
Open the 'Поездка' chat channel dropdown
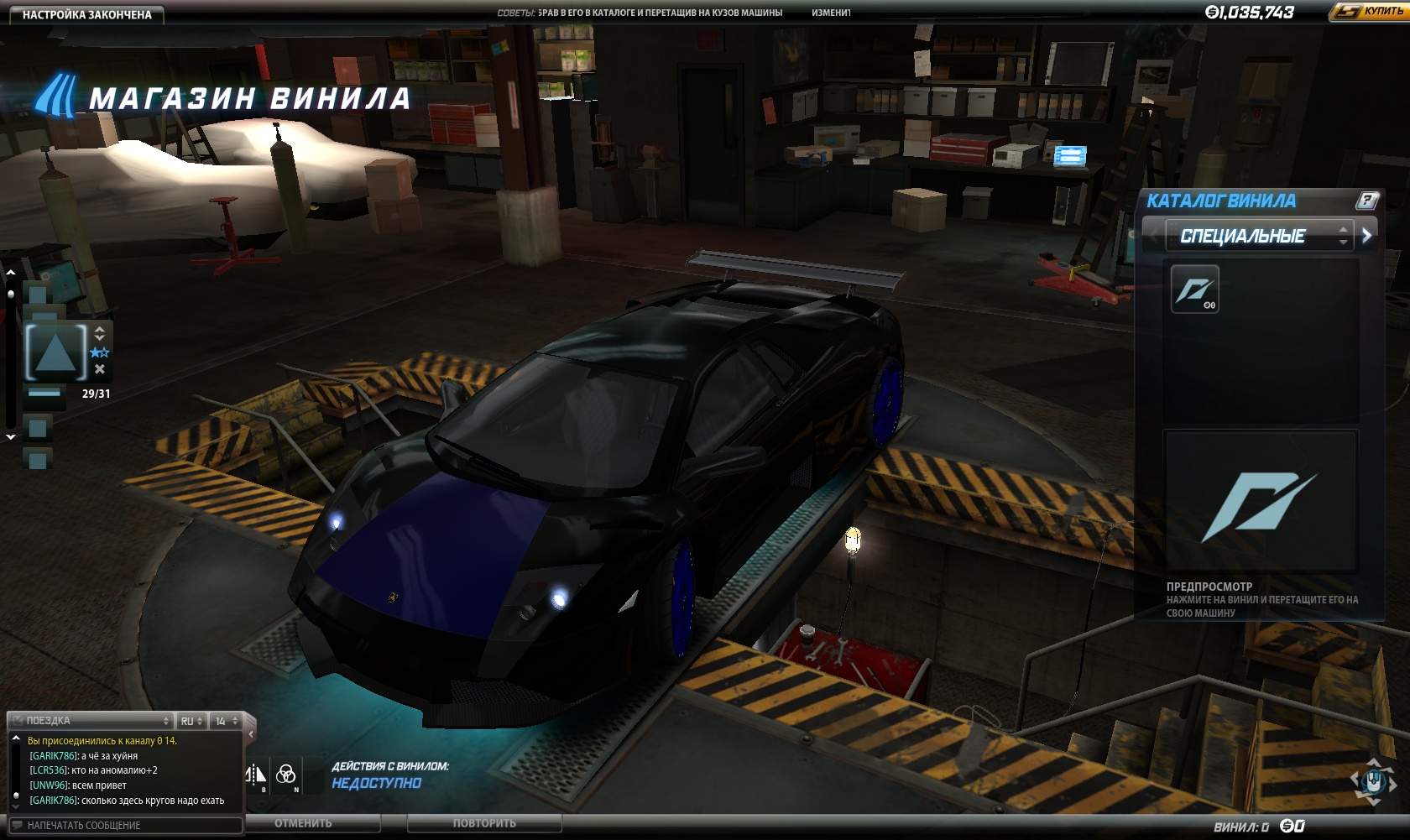tap(91, 721)
